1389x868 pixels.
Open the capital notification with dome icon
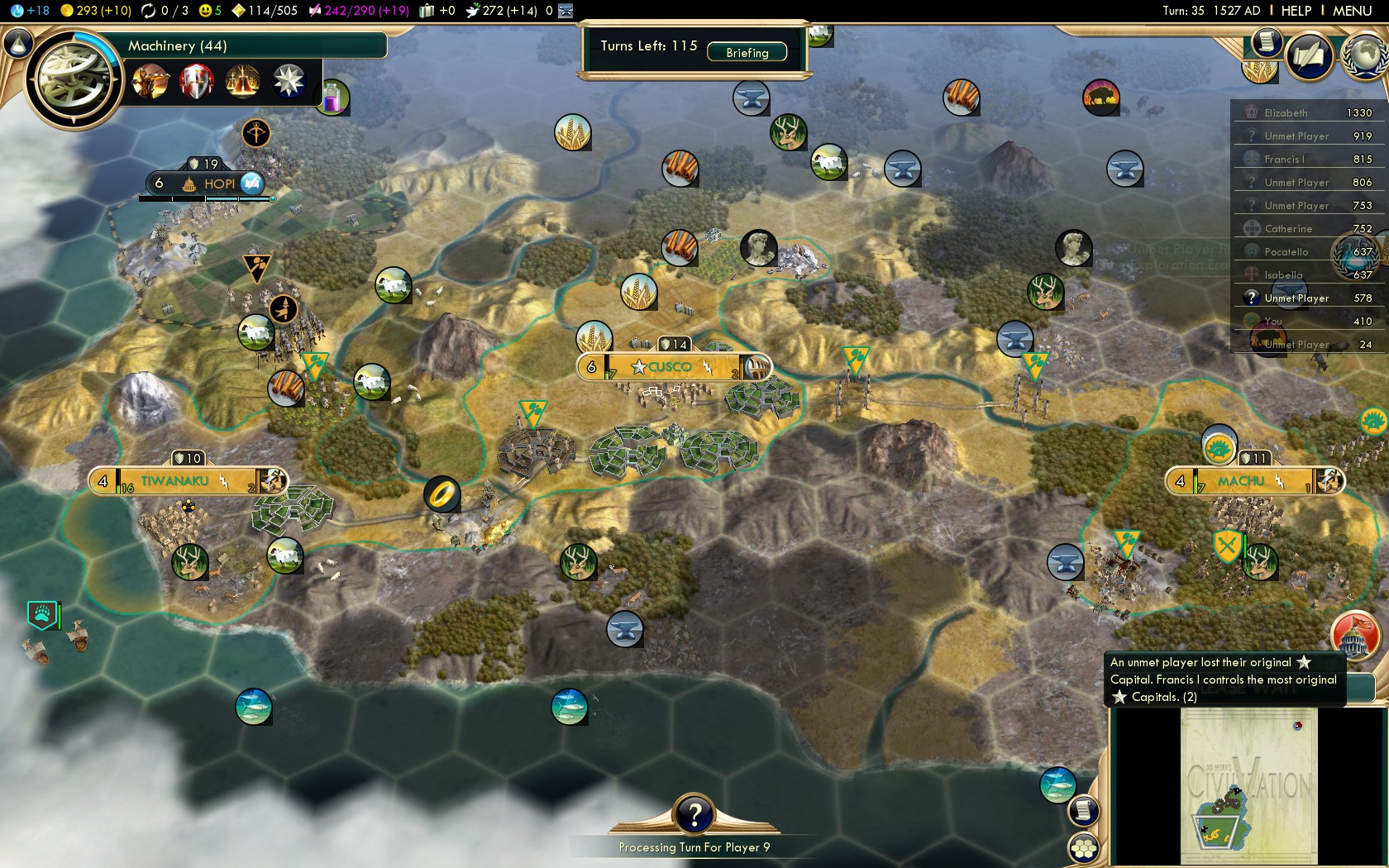coord(1354,635)
